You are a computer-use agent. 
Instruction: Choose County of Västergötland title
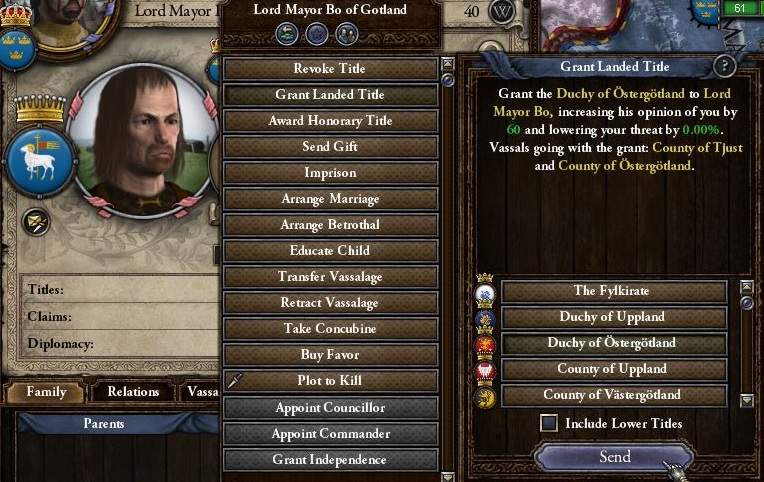(613, 395)
